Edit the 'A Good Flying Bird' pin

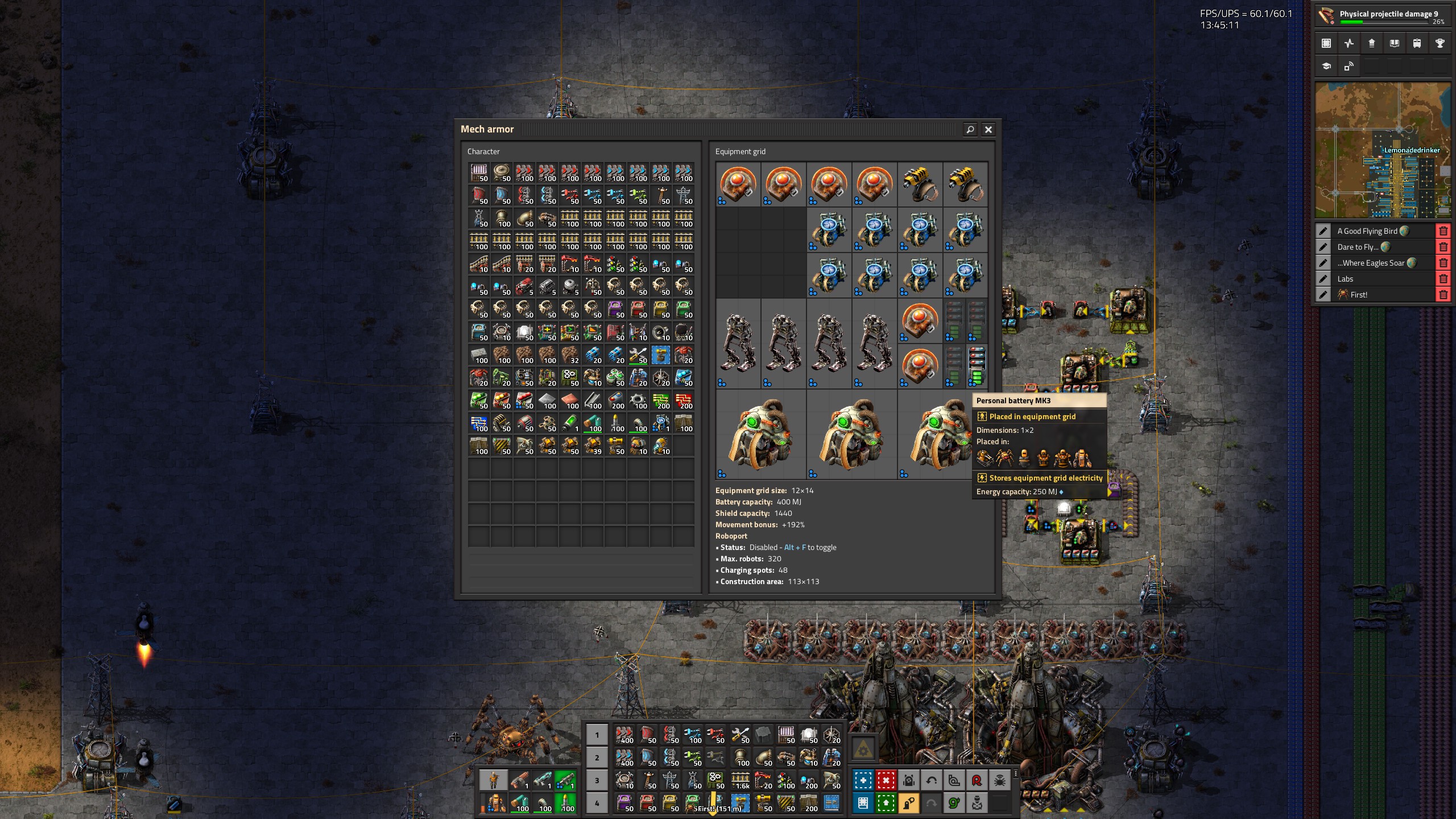click(x=1323, y=231)
